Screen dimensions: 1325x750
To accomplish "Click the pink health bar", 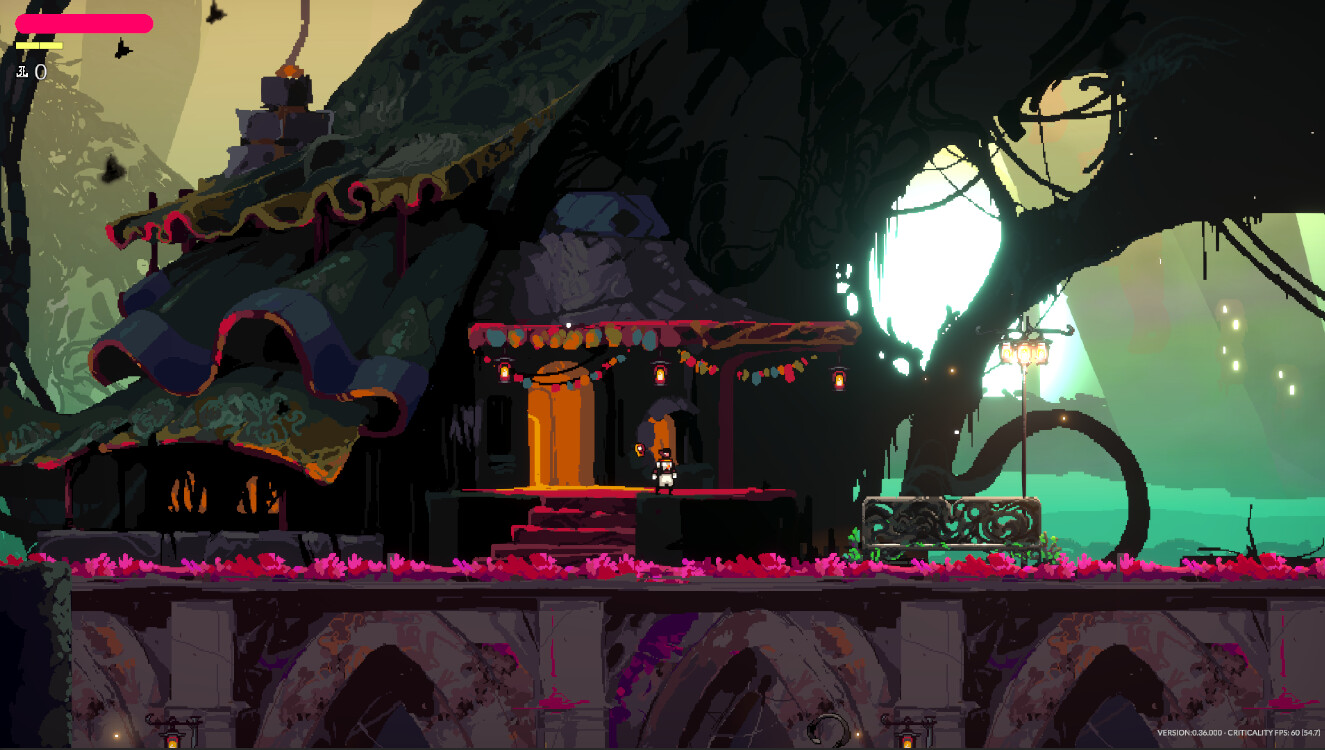I will pos(85,23).
